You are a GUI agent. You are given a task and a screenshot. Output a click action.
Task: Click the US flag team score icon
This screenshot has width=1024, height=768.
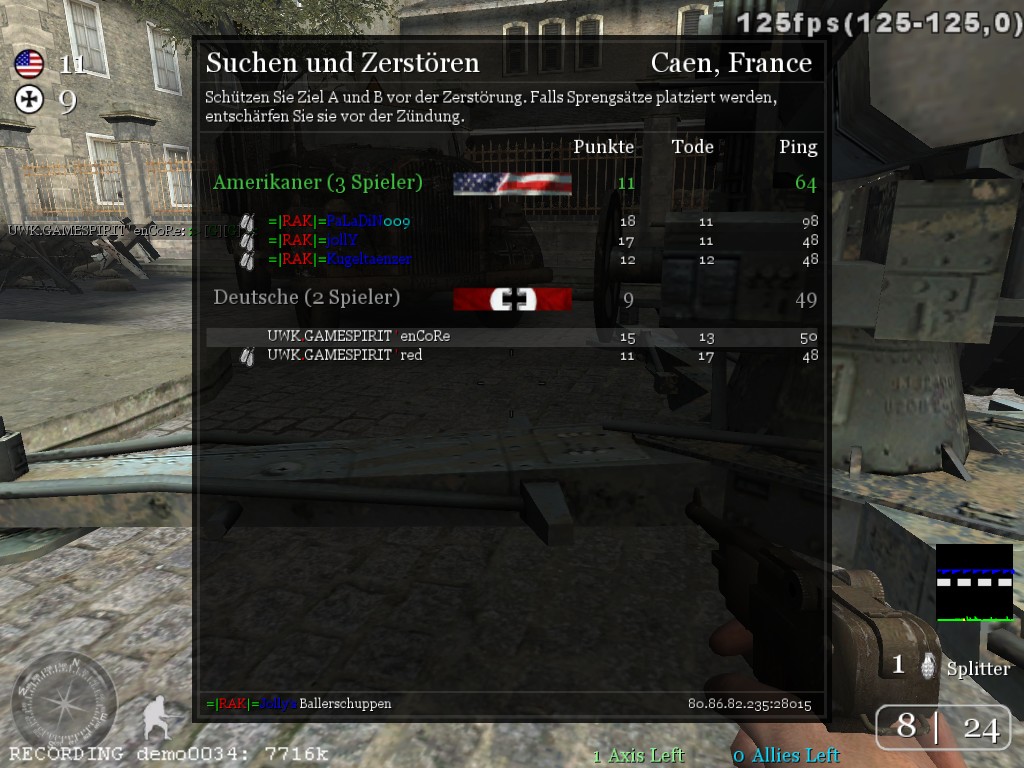point(29,65)
